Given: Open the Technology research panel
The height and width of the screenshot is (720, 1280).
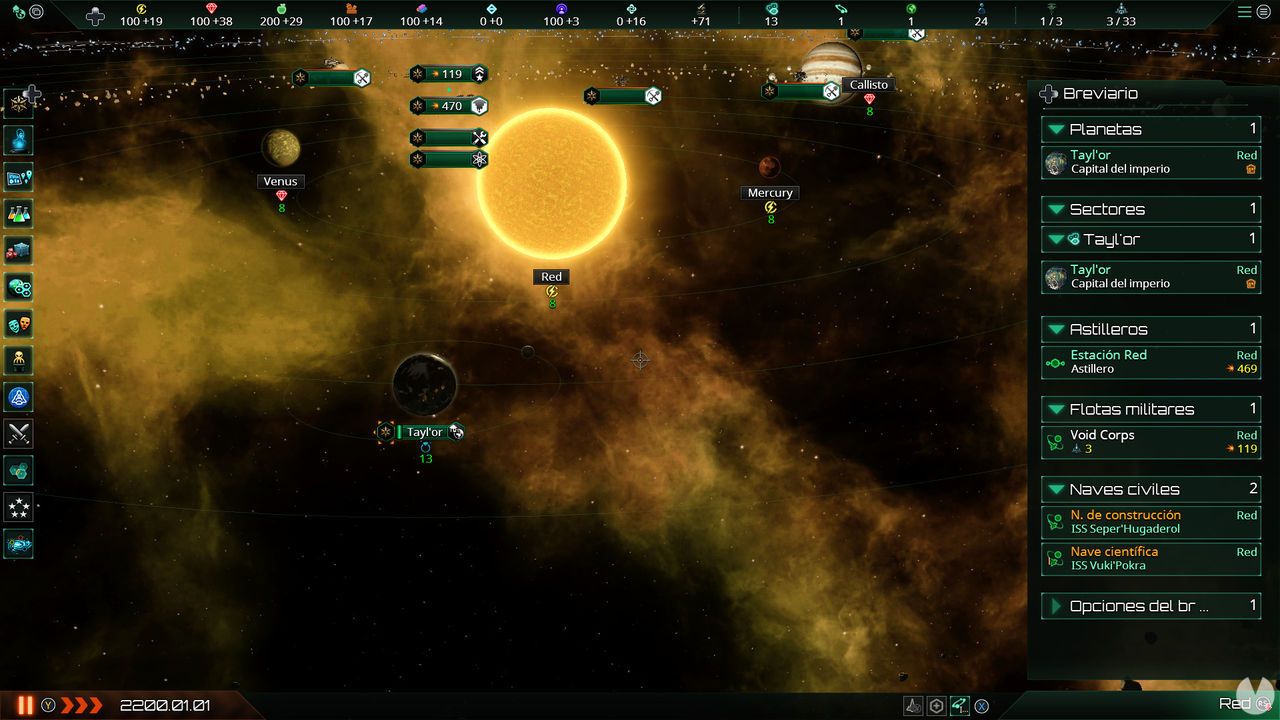Looking at the screenshot, I should coord(18,213).
